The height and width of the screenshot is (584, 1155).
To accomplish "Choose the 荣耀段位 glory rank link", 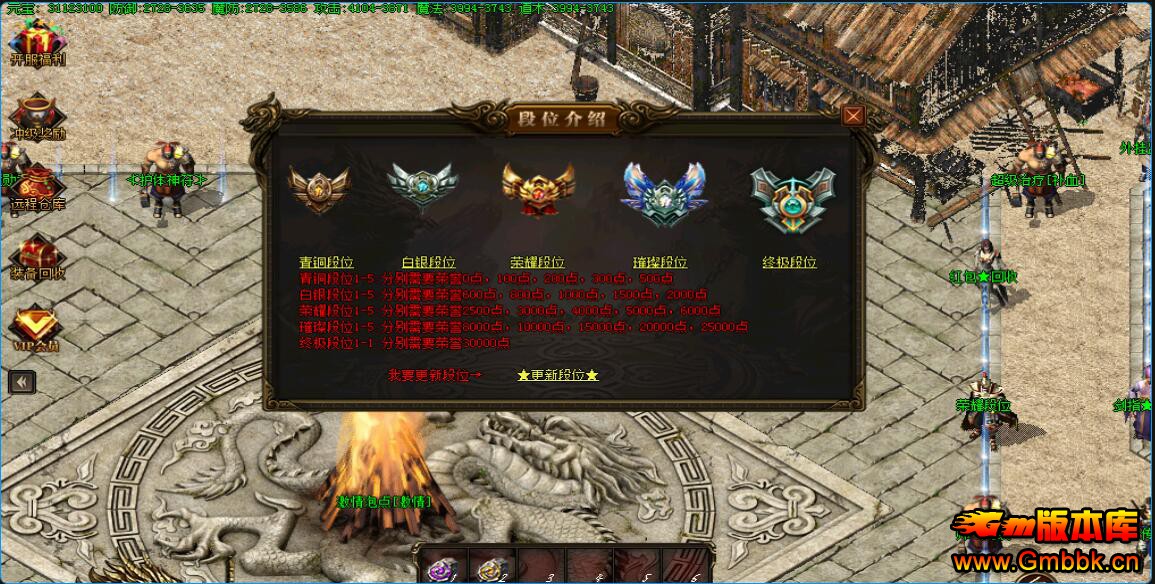I will 537,262.
